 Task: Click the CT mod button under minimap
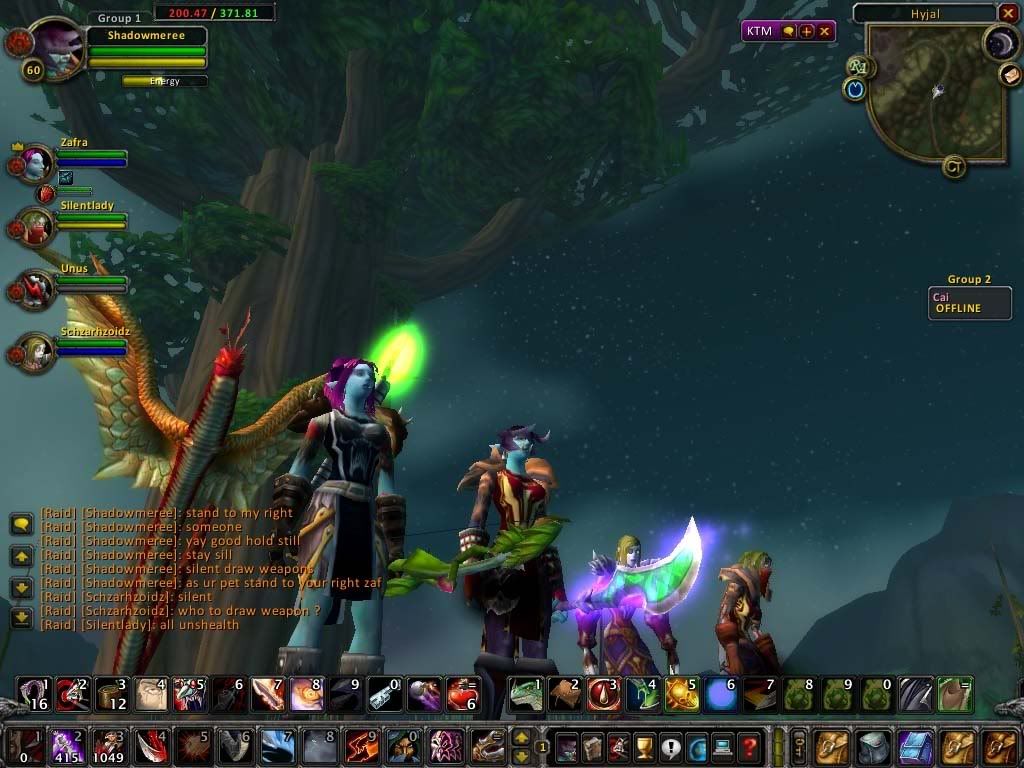954,167
